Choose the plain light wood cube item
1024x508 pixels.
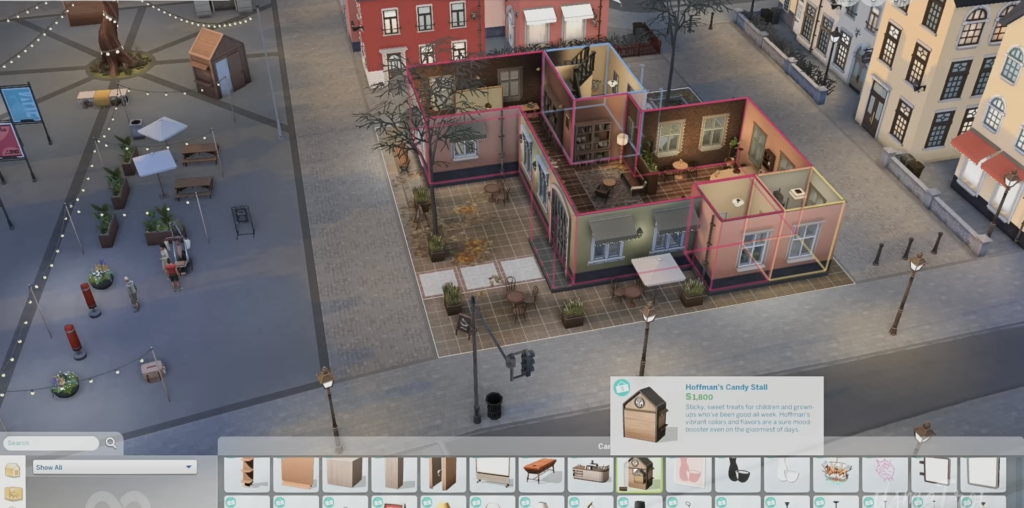[345, 474]
